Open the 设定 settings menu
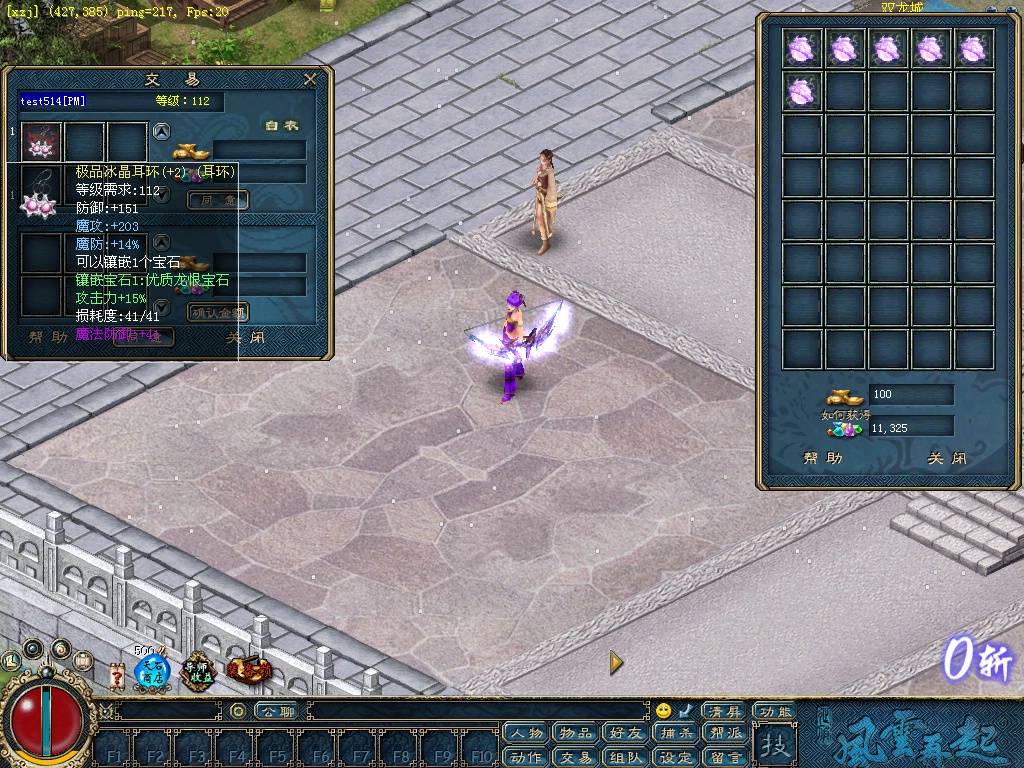The height and width of the screenshot is (768, 1024). [676, 757]
